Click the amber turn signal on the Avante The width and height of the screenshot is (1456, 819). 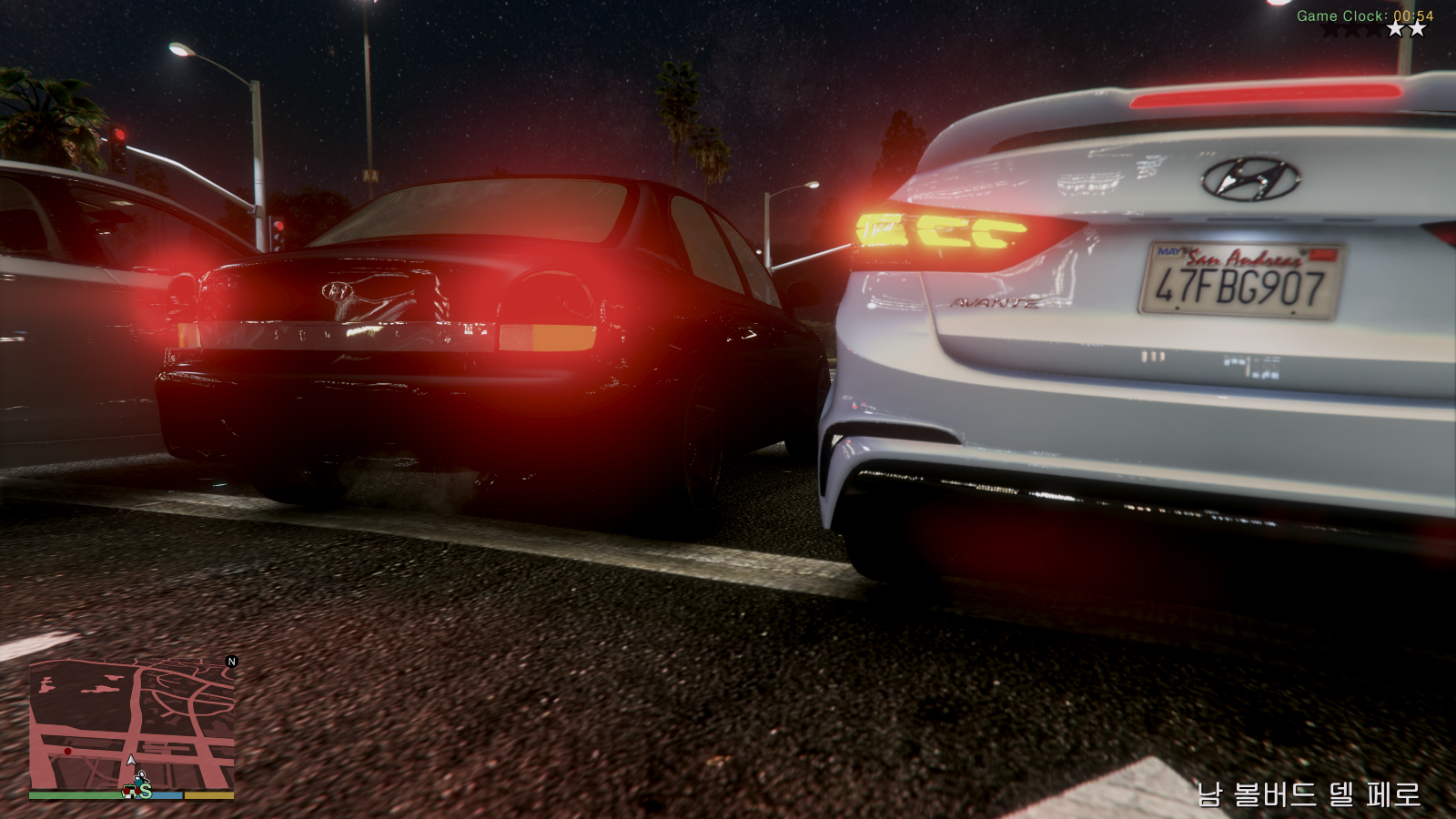click(x=937, y=232)
